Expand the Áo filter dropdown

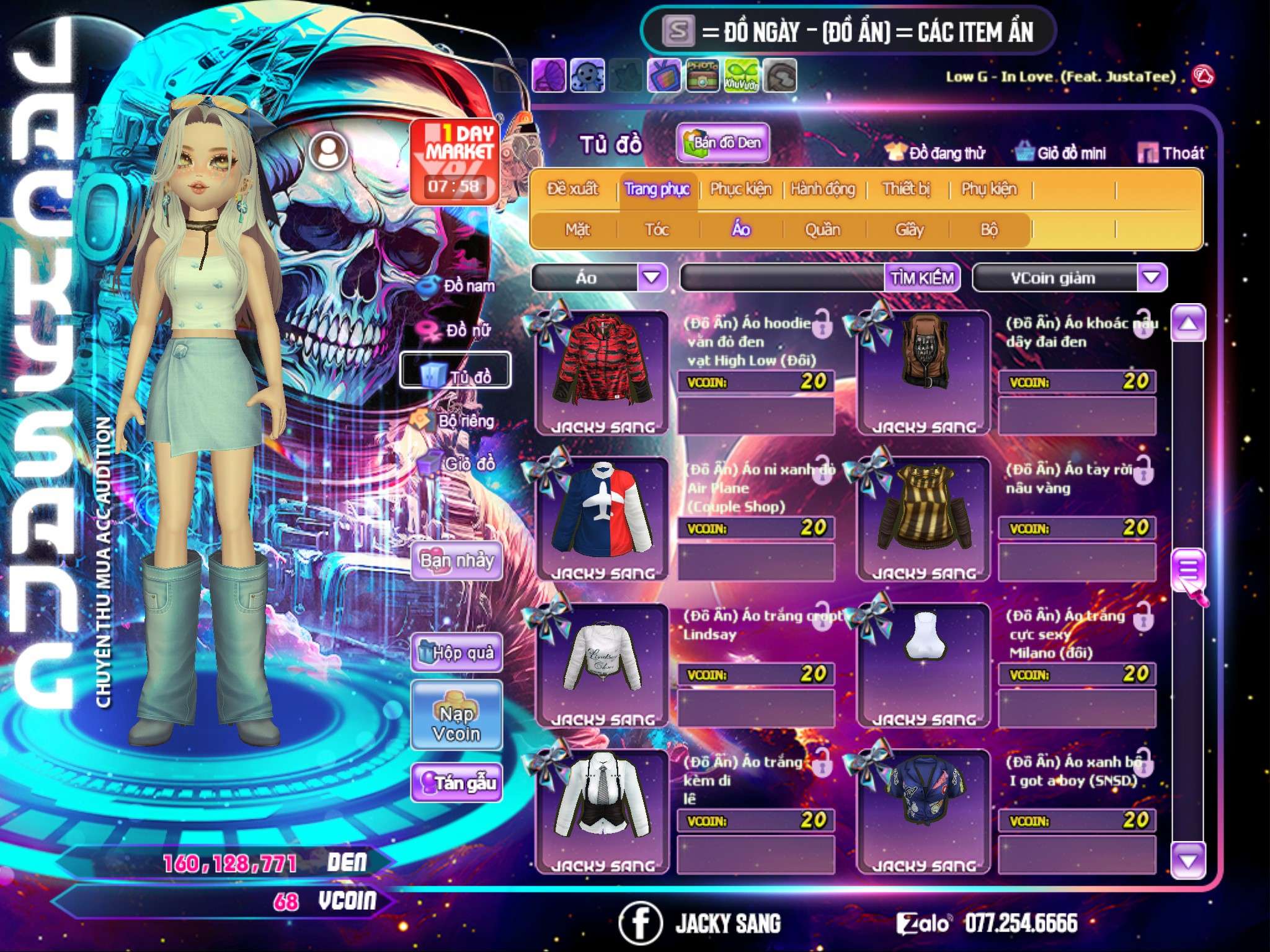652,278
